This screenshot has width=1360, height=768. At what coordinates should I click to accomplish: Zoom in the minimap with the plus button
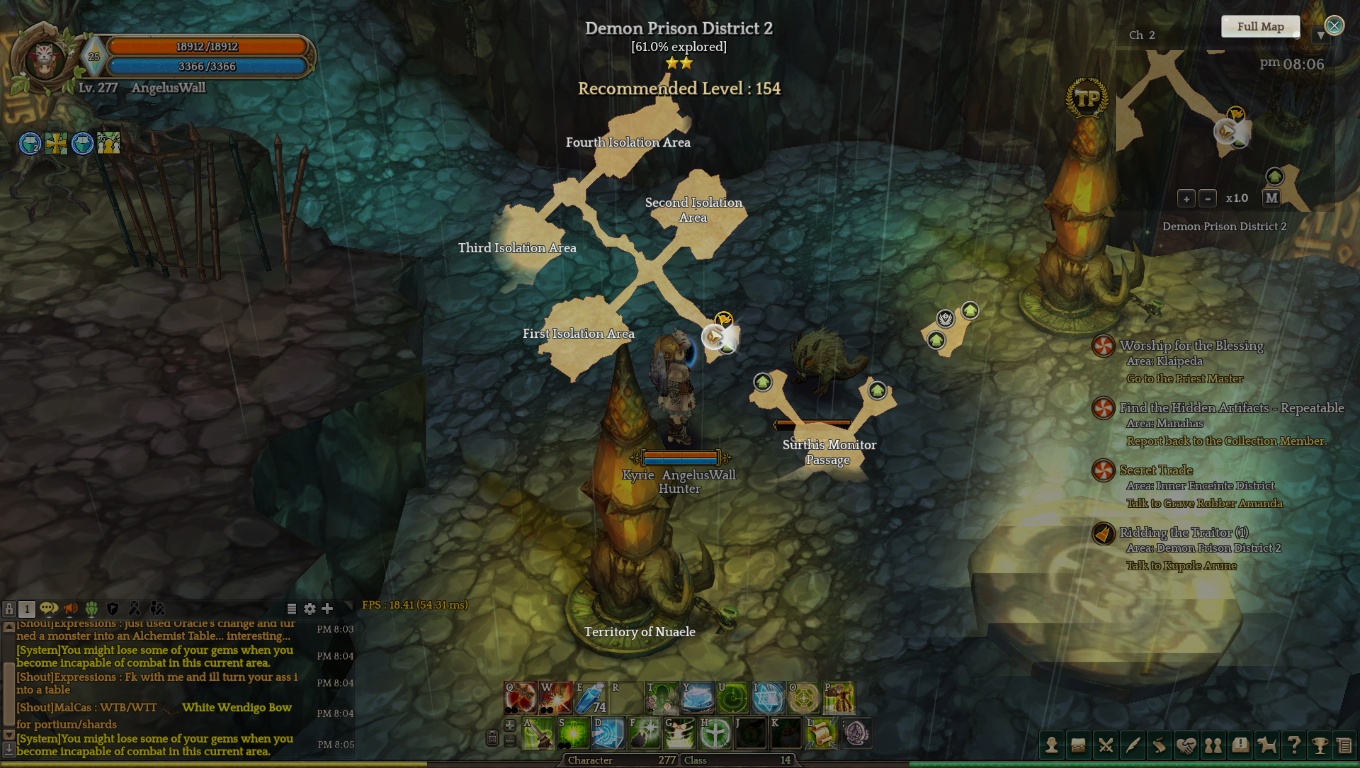pyautogui.click(x=1186, y=198)
